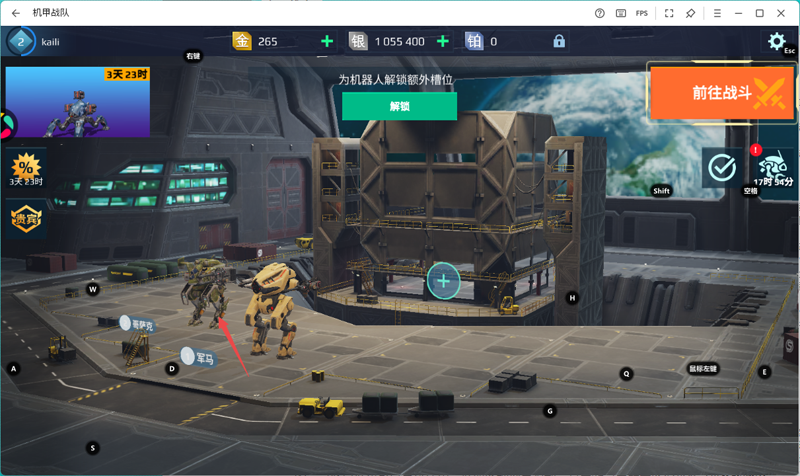Open the checkmark tasks icon

pos(721,167)
